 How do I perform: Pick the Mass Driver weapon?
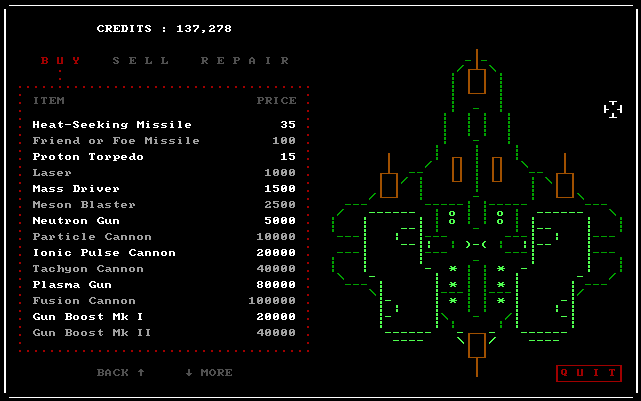point(76,189)
